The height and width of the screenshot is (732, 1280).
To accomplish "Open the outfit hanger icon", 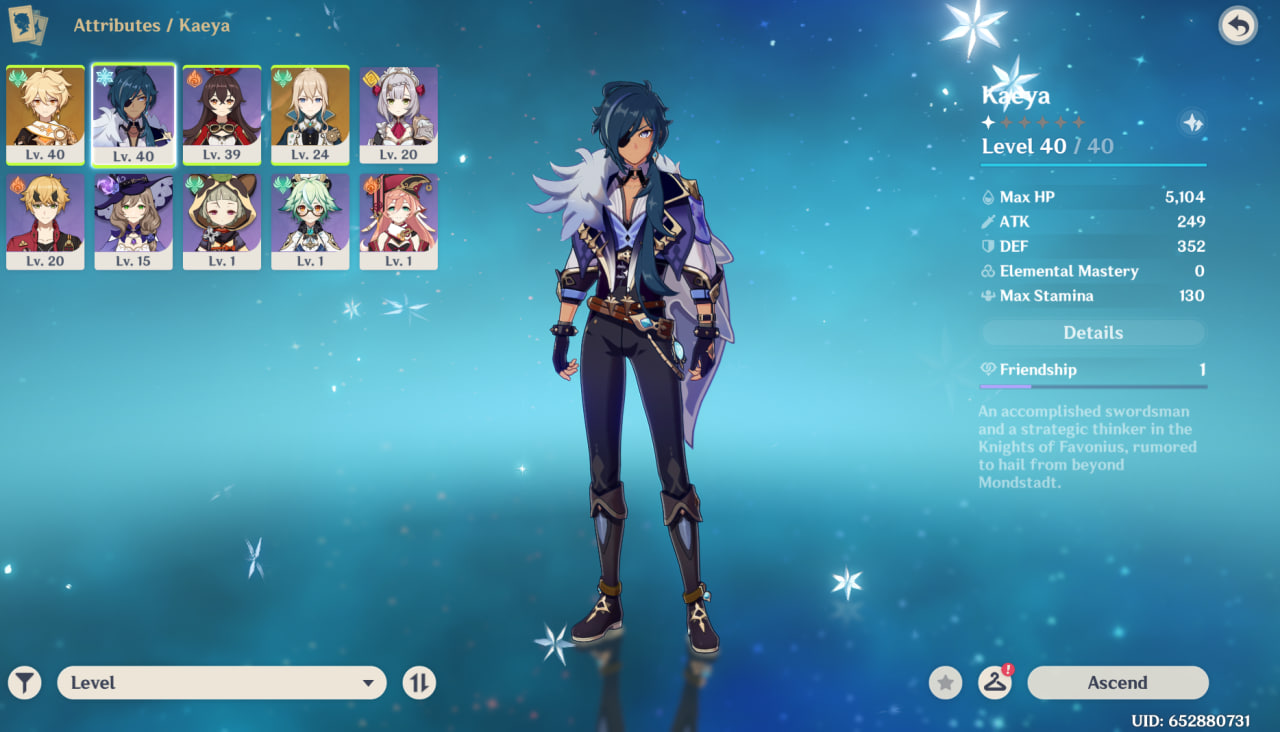I will [994, 683].
